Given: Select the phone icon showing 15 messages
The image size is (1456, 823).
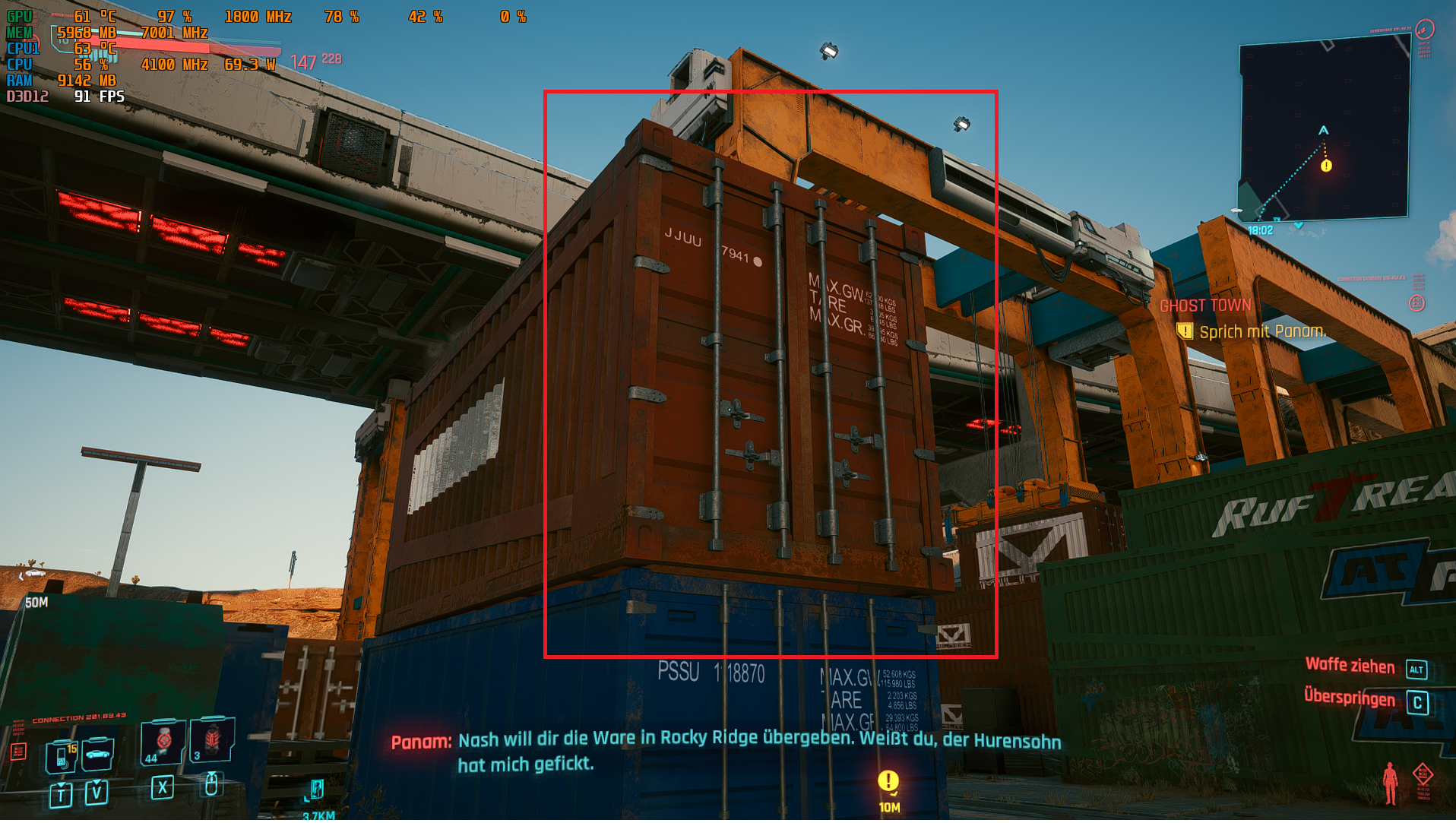Looking at the screenshot, I should pyautogui.click(x=61, y=758).
